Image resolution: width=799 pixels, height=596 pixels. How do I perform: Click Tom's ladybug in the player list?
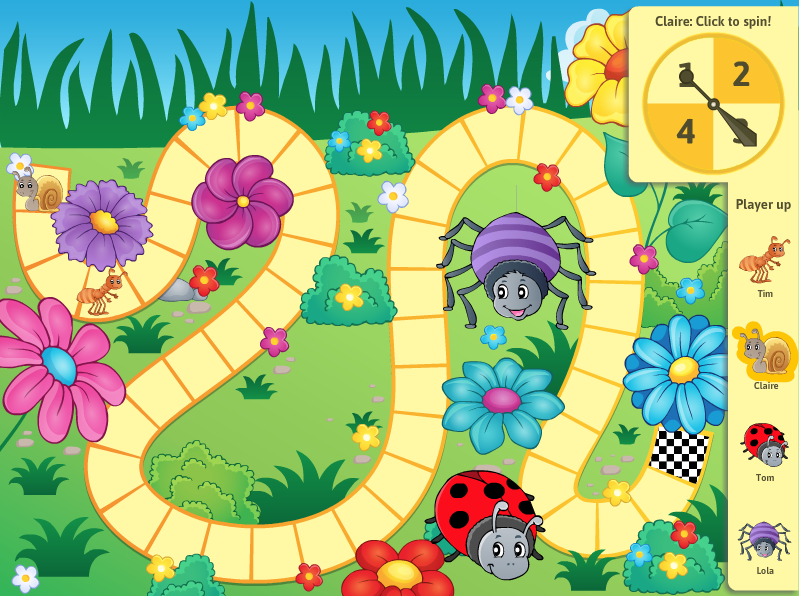click(x=765, y=444)
